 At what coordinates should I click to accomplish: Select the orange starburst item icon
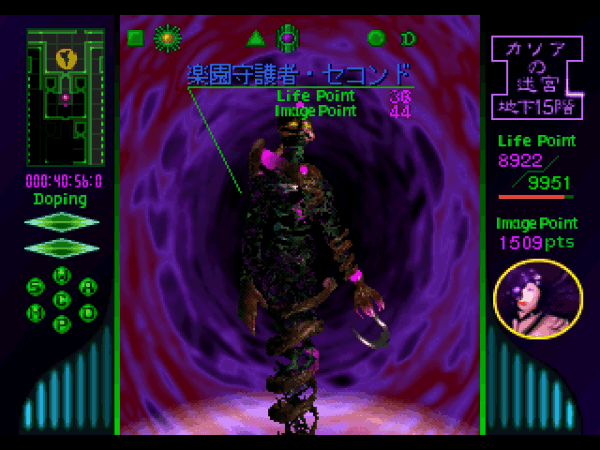[167, 39]
